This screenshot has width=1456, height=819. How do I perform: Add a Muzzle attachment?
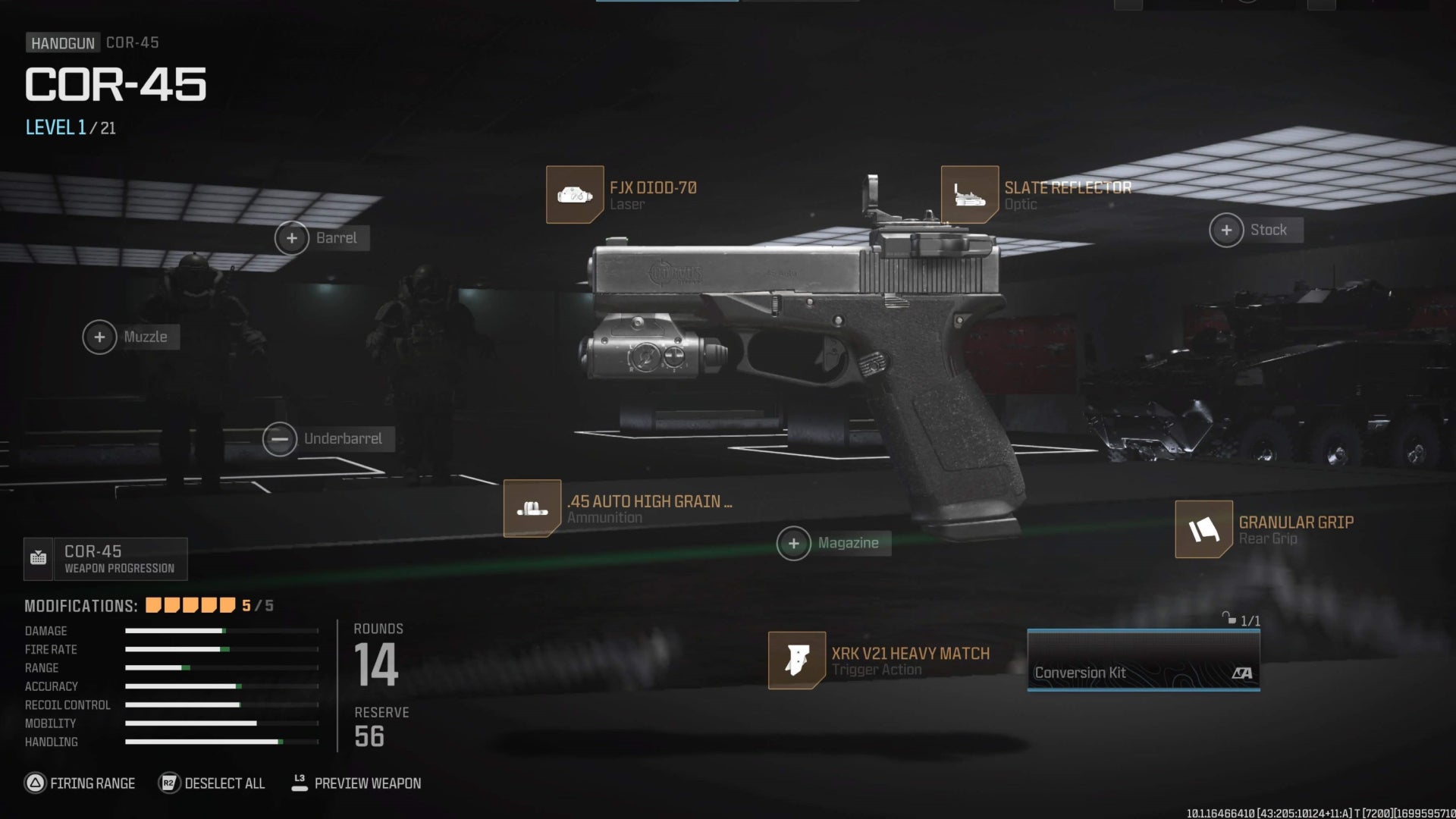point(99,337)
